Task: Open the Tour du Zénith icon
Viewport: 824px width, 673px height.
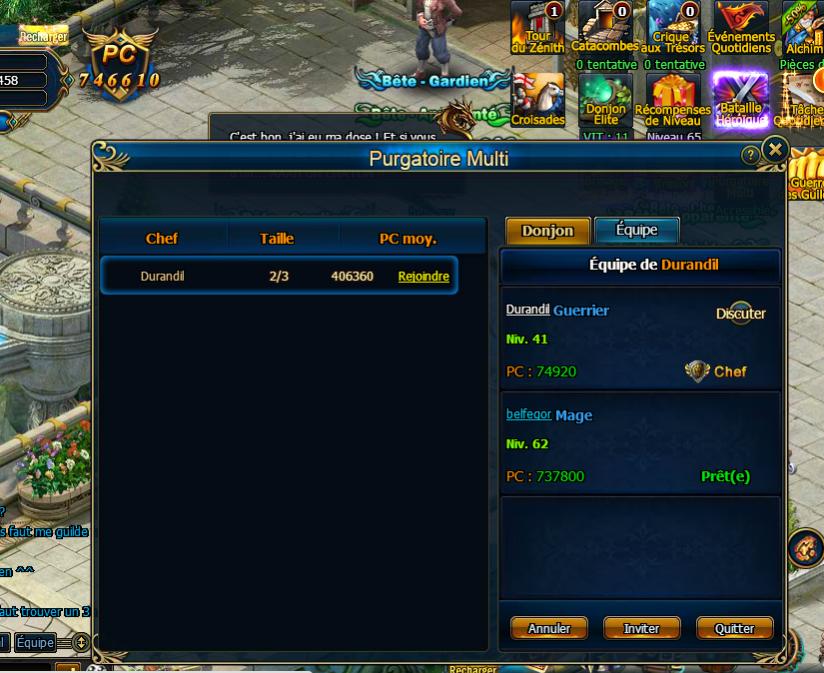Action: (538, 26)
